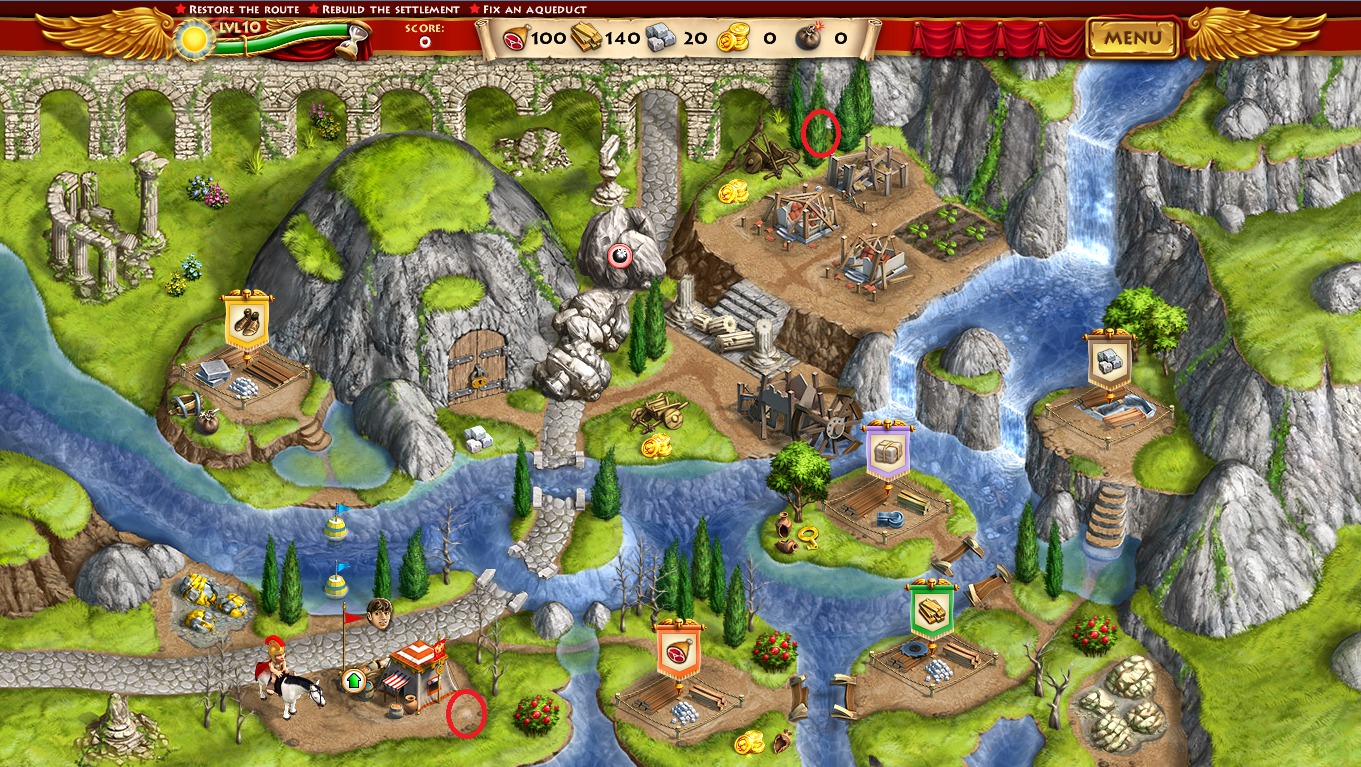Select the meat banner build site

[x=679, y=649]
